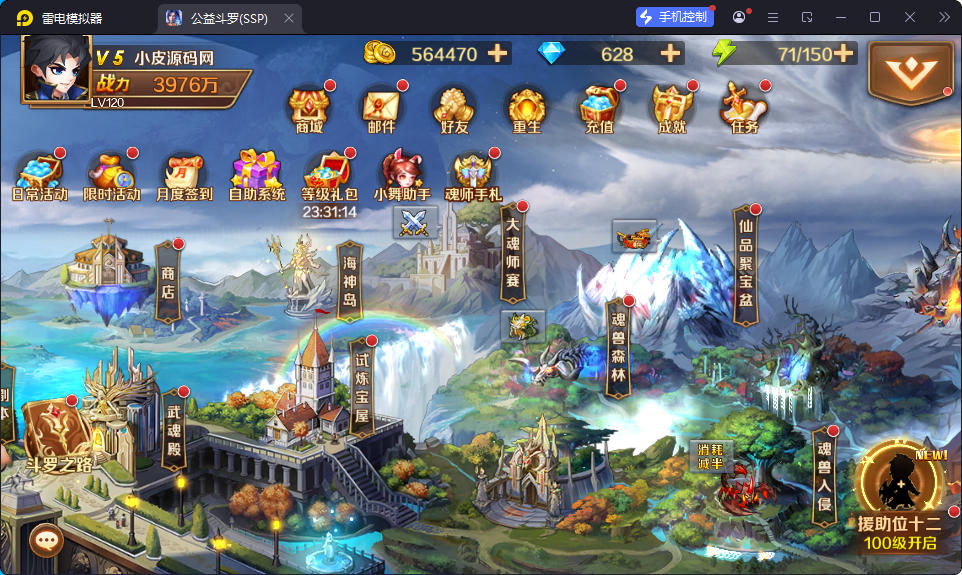Open 月度签到 monthly check-in

click(184, 174)
